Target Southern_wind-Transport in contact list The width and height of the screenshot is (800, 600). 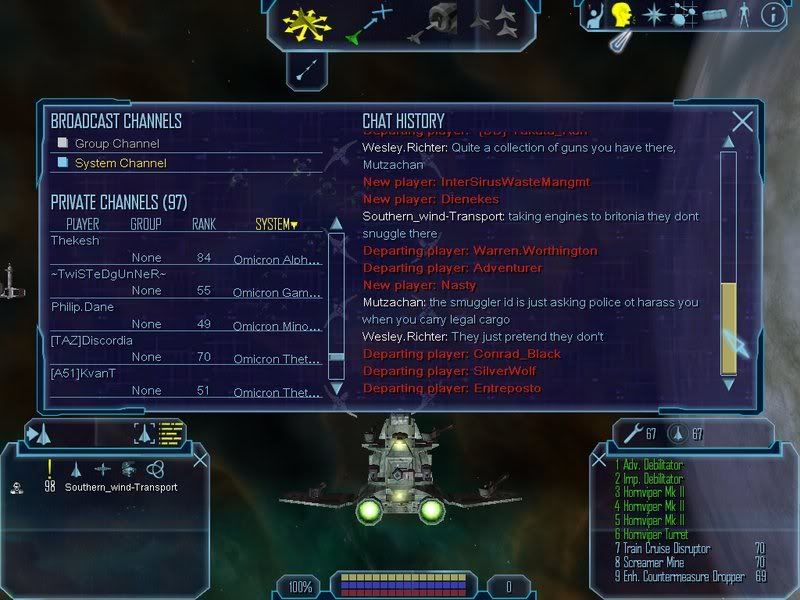tap(120, 487)
